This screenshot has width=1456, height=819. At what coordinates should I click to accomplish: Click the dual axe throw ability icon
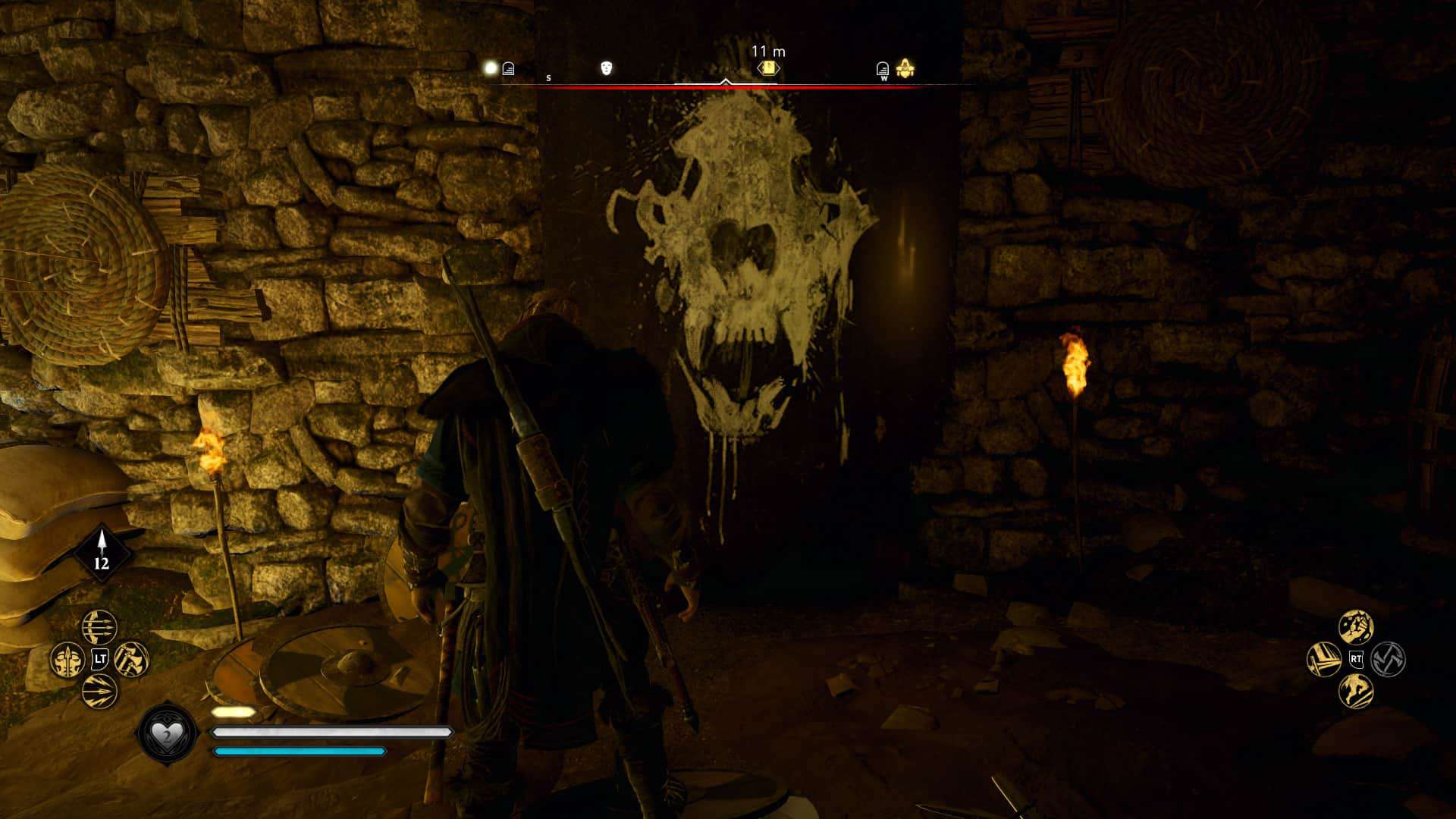click(x=131, y=658)
